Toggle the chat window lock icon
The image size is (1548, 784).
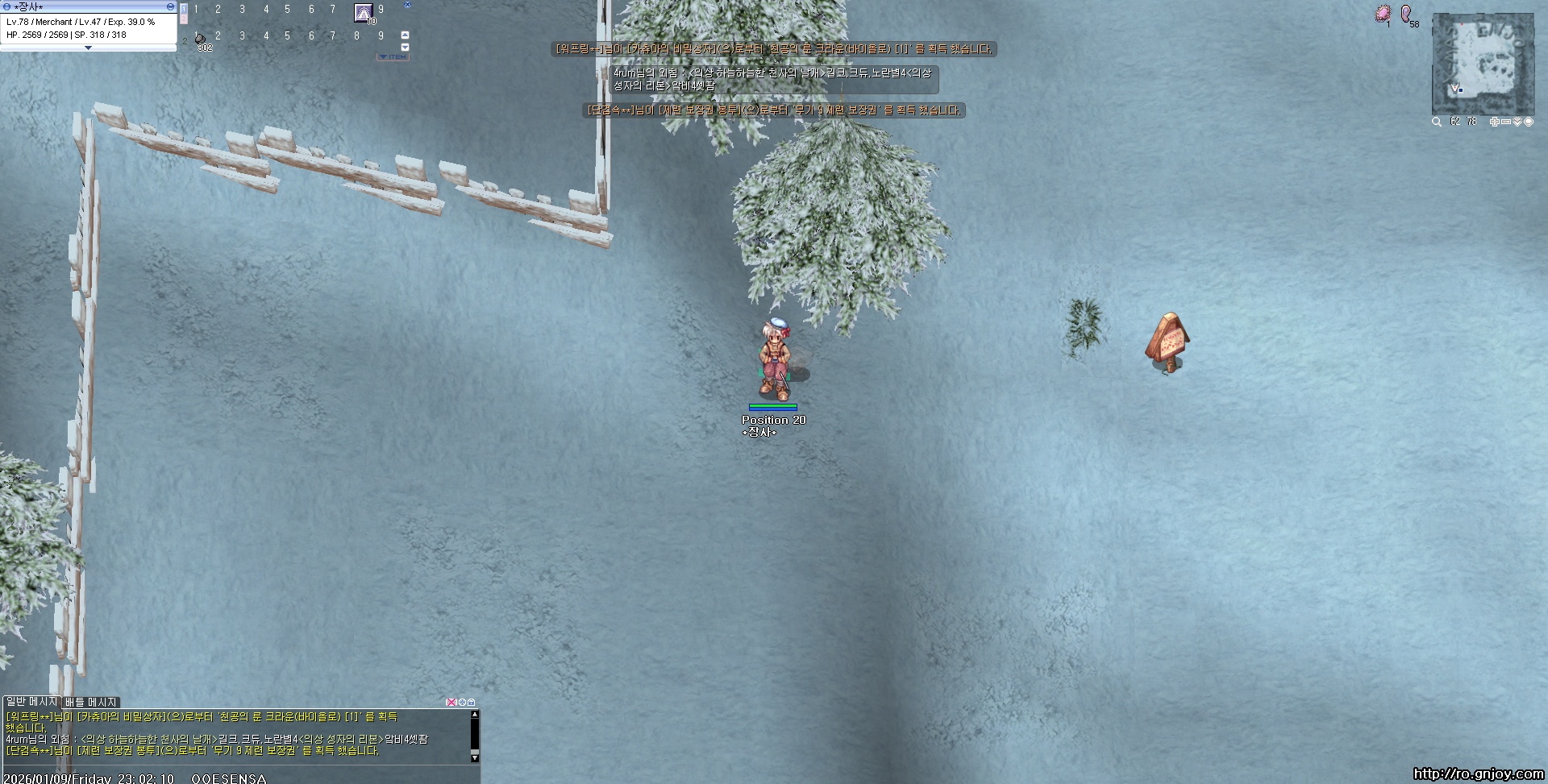pos(472,703)
